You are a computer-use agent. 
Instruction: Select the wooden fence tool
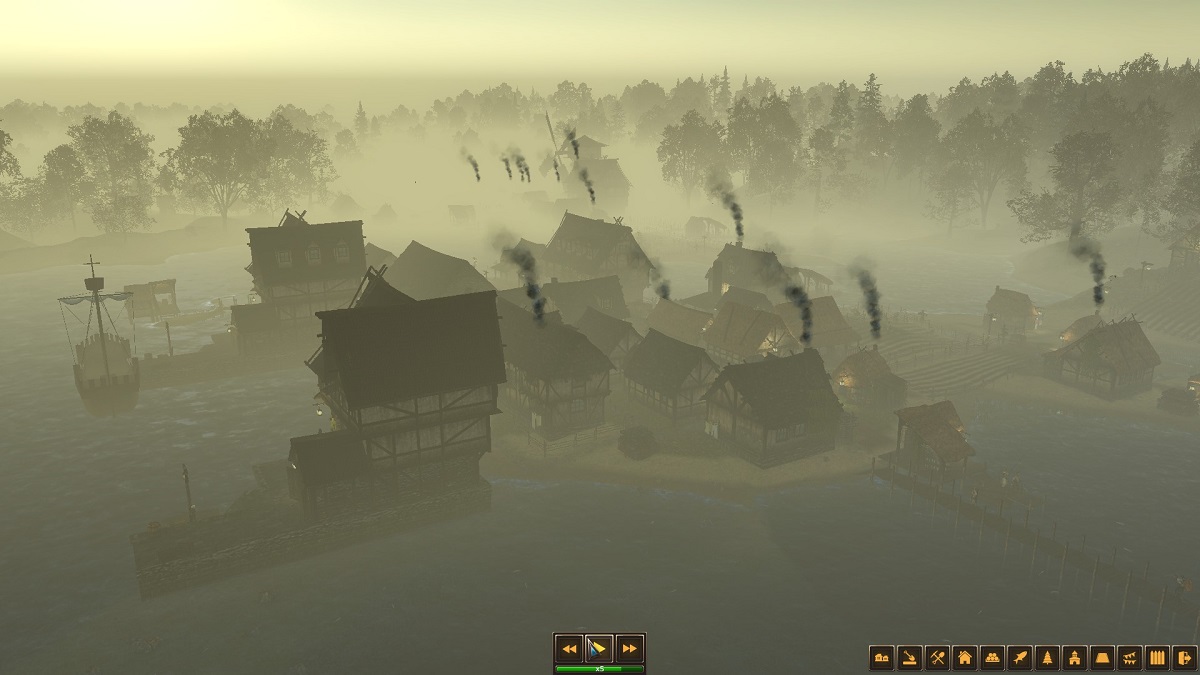pyautogui.click(x=1158, y=657)
